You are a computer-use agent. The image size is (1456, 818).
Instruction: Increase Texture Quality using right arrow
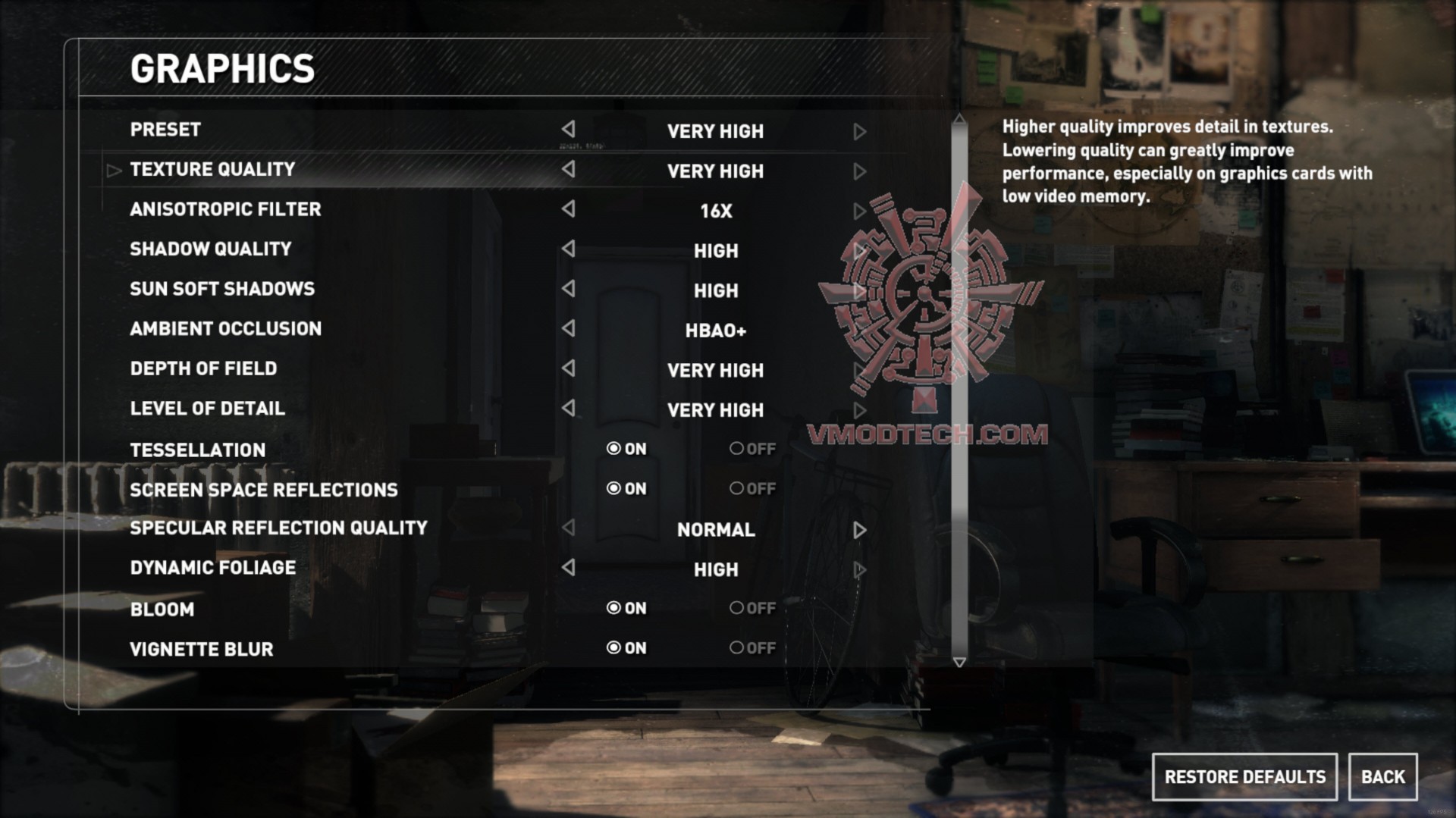(859, 171)
